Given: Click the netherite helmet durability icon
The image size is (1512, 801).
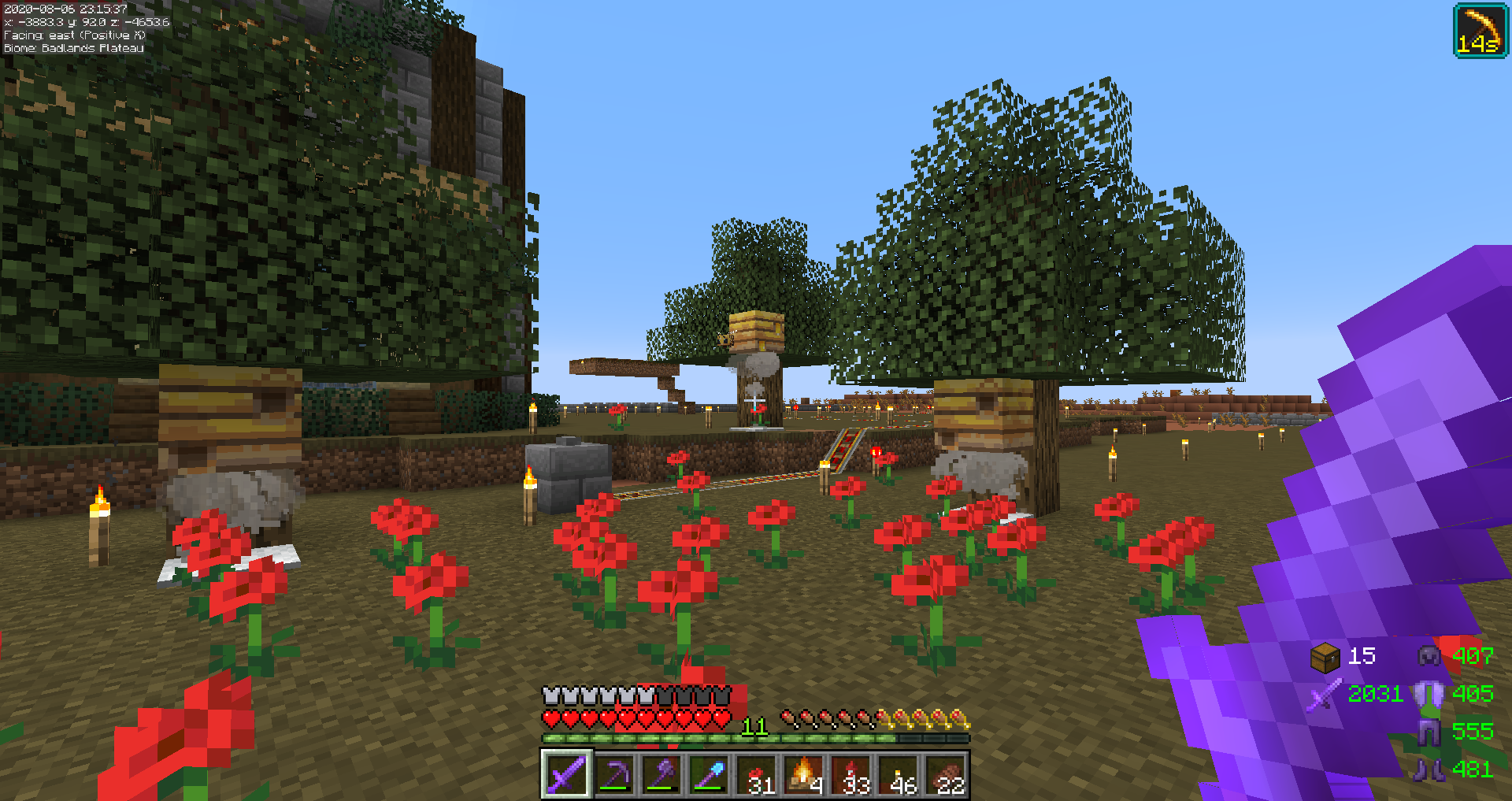Looking at the screenshot, I should tap(1429, 656).
